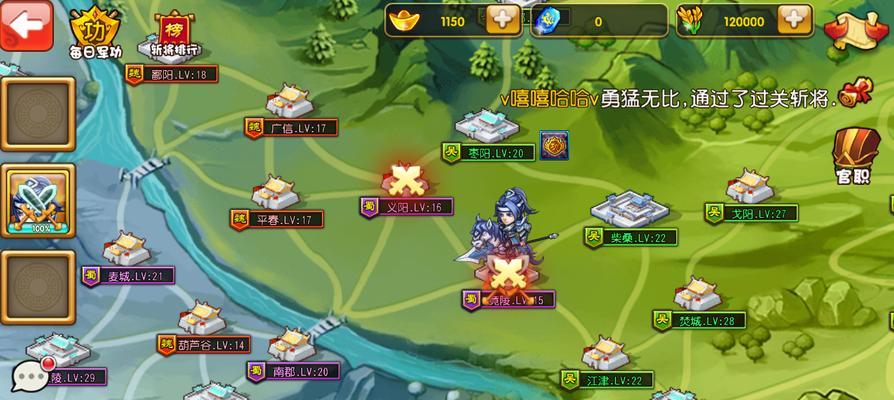894x400 pixels.
Task: Open the chat speech bubble
Action: coord(30,375)
